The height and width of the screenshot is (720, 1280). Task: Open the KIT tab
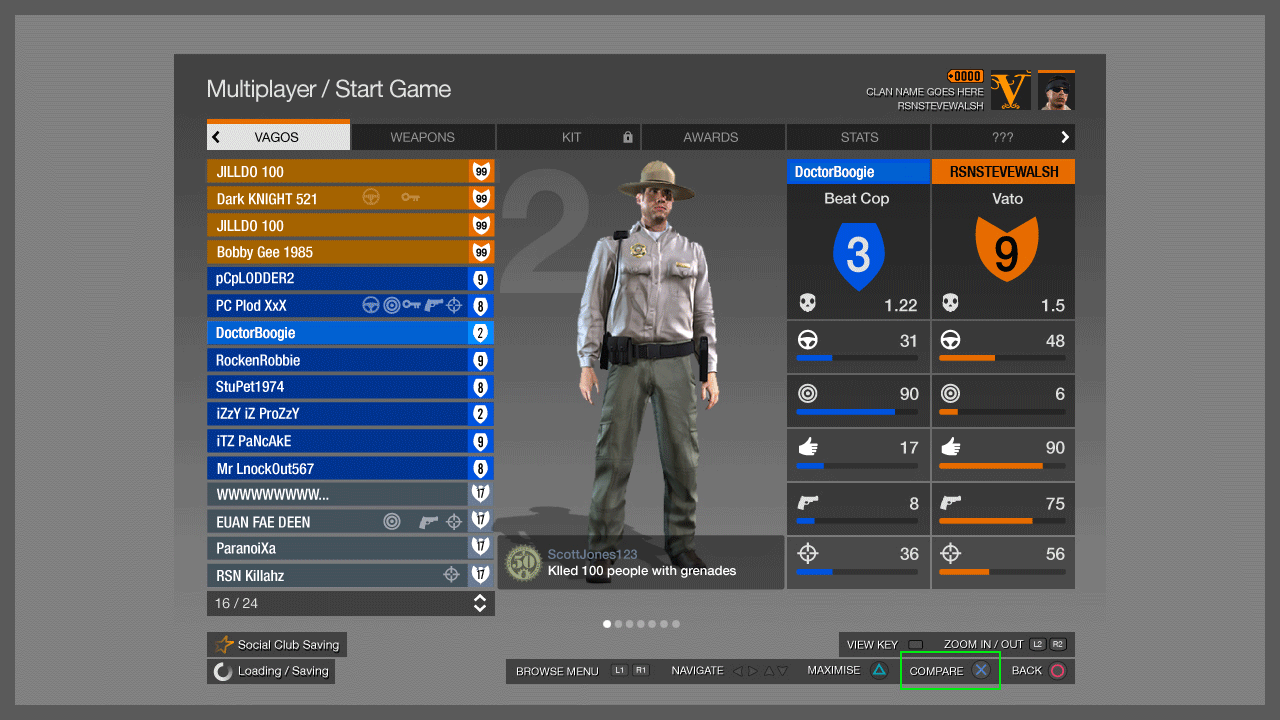[570, 137]
